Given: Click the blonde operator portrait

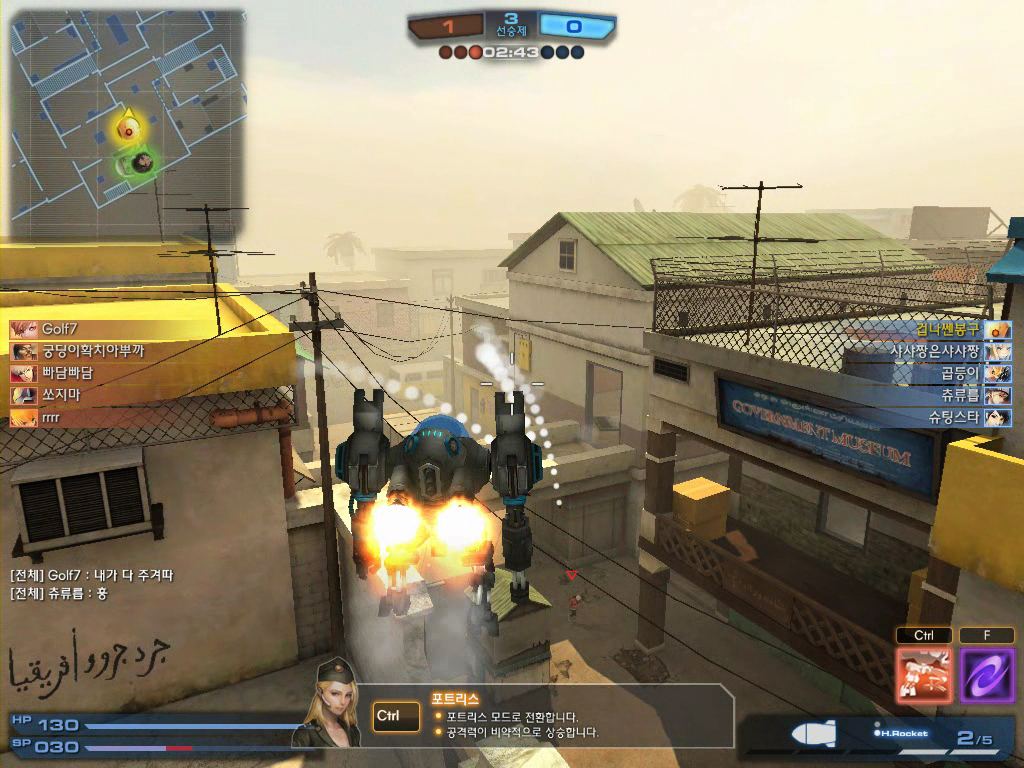Looking at the screenshot, I should 336,706.
